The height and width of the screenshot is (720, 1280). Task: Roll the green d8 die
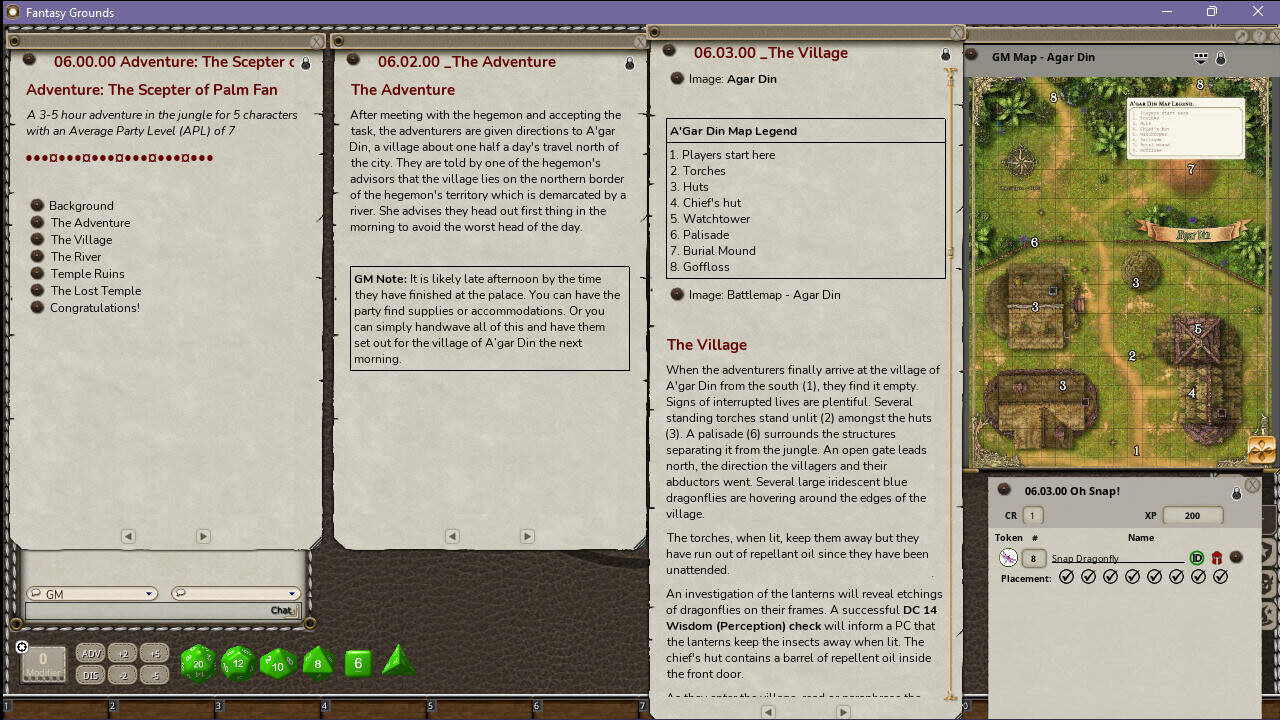pos(317,663)
